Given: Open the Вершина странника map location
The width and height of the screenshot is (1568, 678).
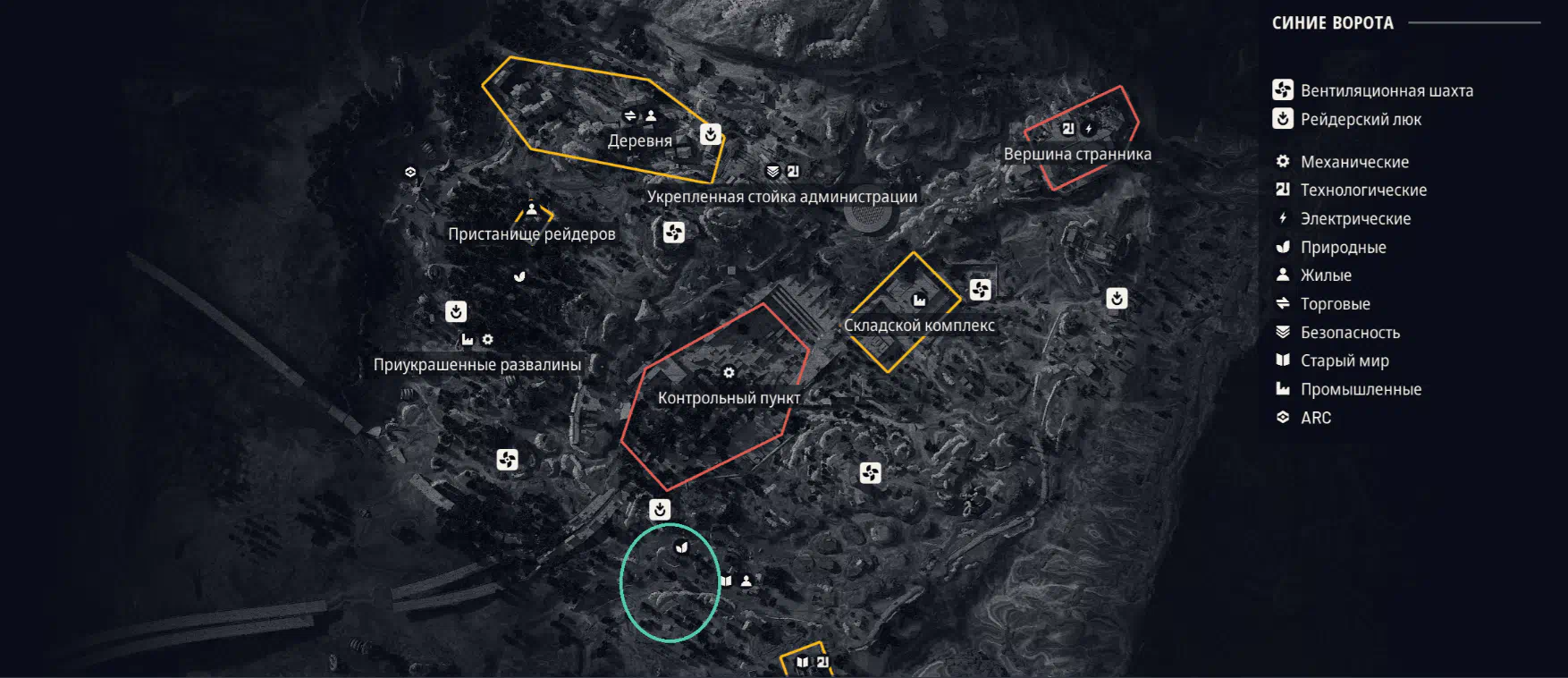Looking at the screenshot, I should click(1077, 154).
